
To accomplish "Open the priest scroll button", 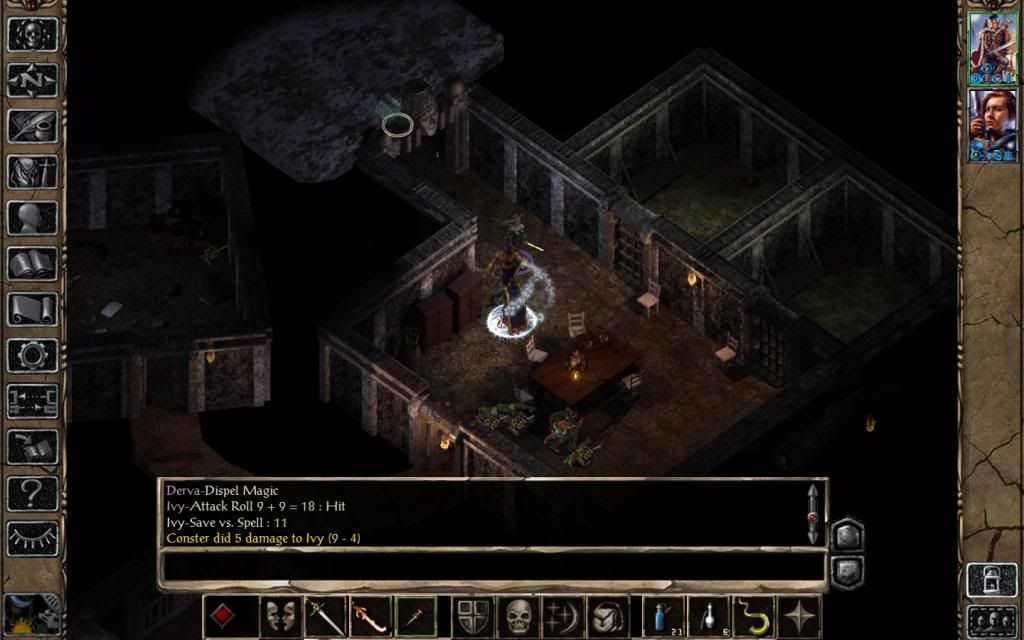I will tap(32, 309).
